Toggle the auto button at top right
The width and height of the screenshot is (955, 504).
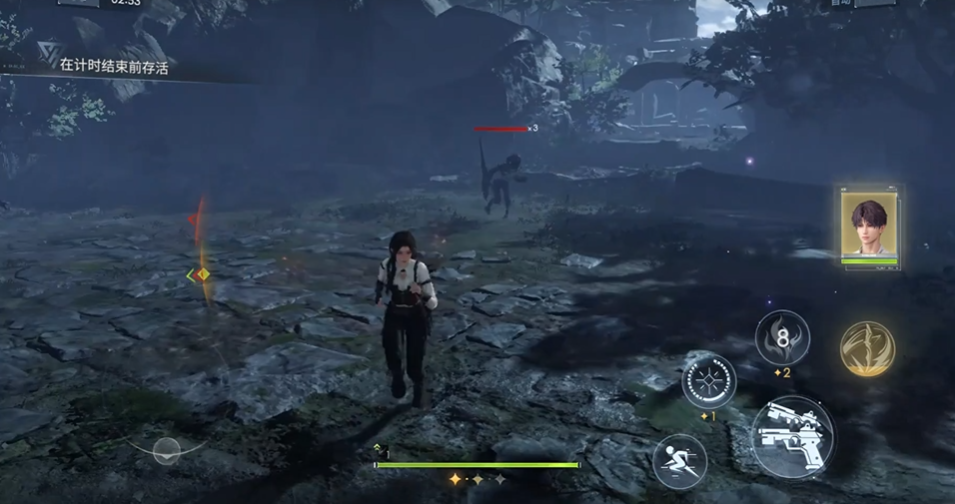(x=843, y=4)
